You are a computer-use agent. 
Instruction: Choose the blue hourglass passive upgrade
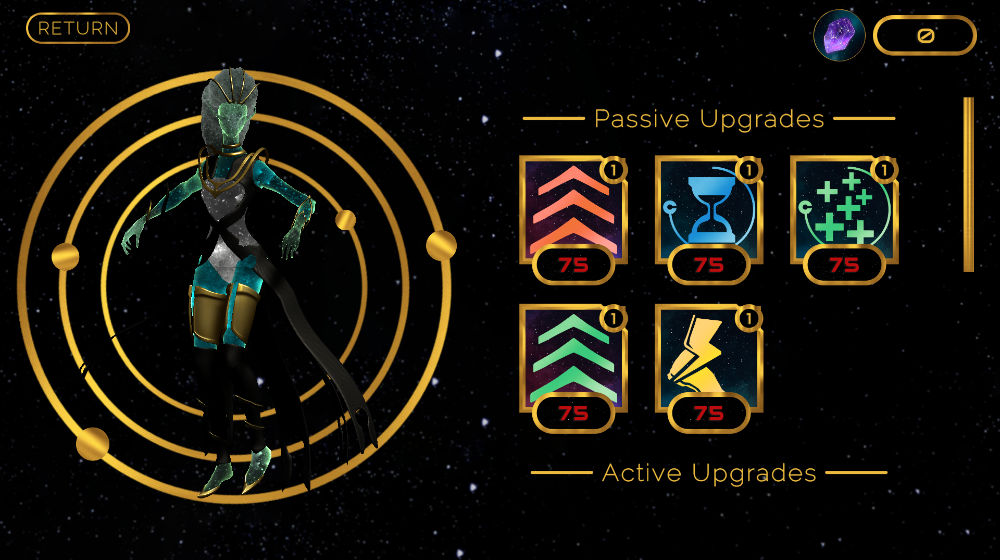[708, 210]
